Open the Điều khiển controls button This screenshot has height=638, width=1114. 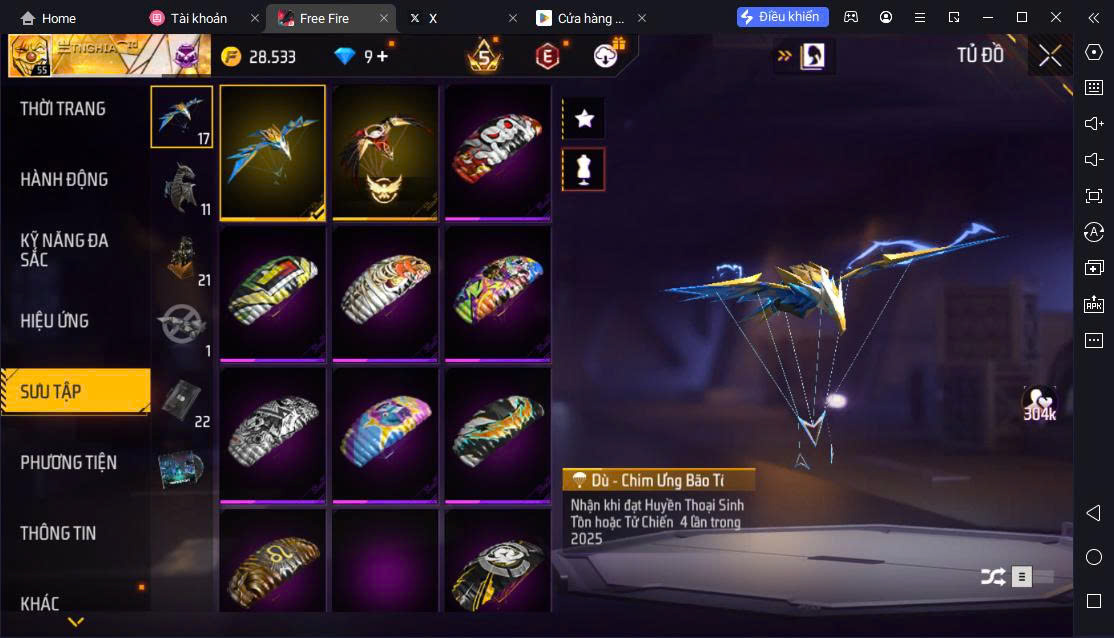click(783, 17)
